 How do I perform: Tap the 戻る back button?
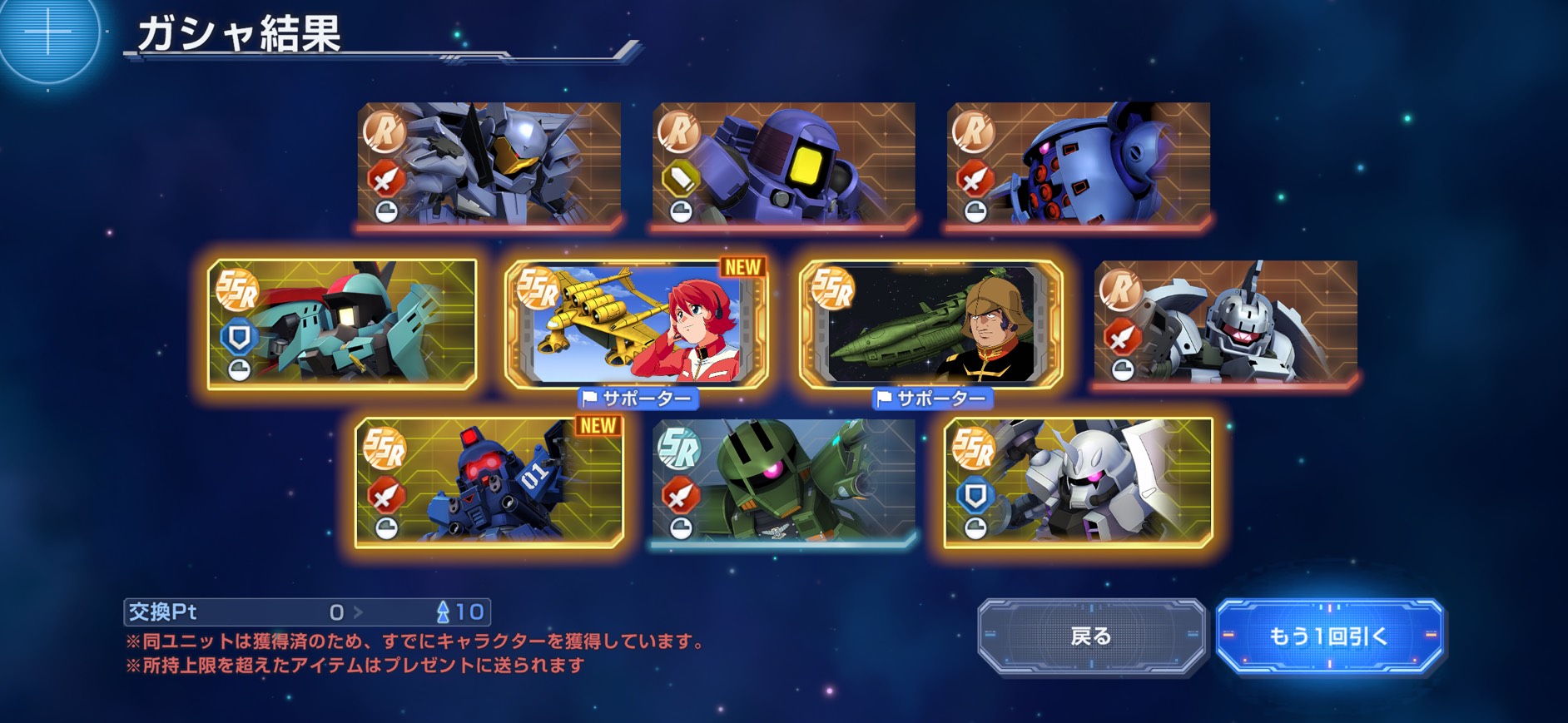click(1091, 636)
